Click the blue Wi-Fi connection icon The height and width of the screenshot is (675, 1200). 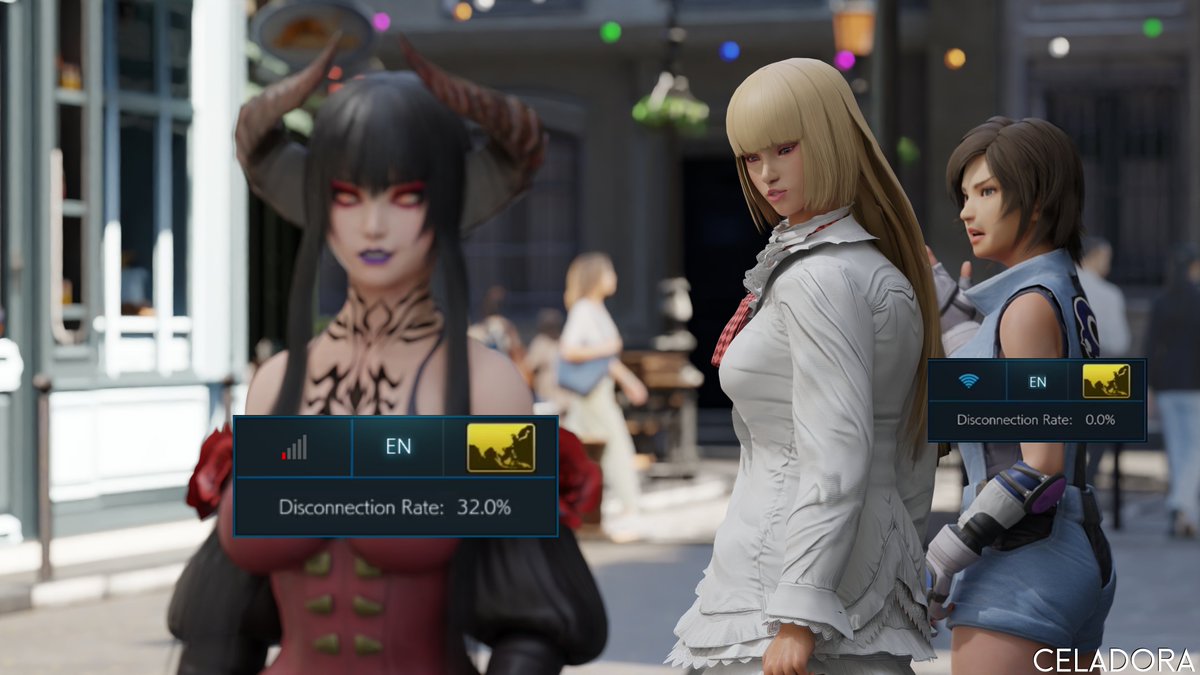968,381
